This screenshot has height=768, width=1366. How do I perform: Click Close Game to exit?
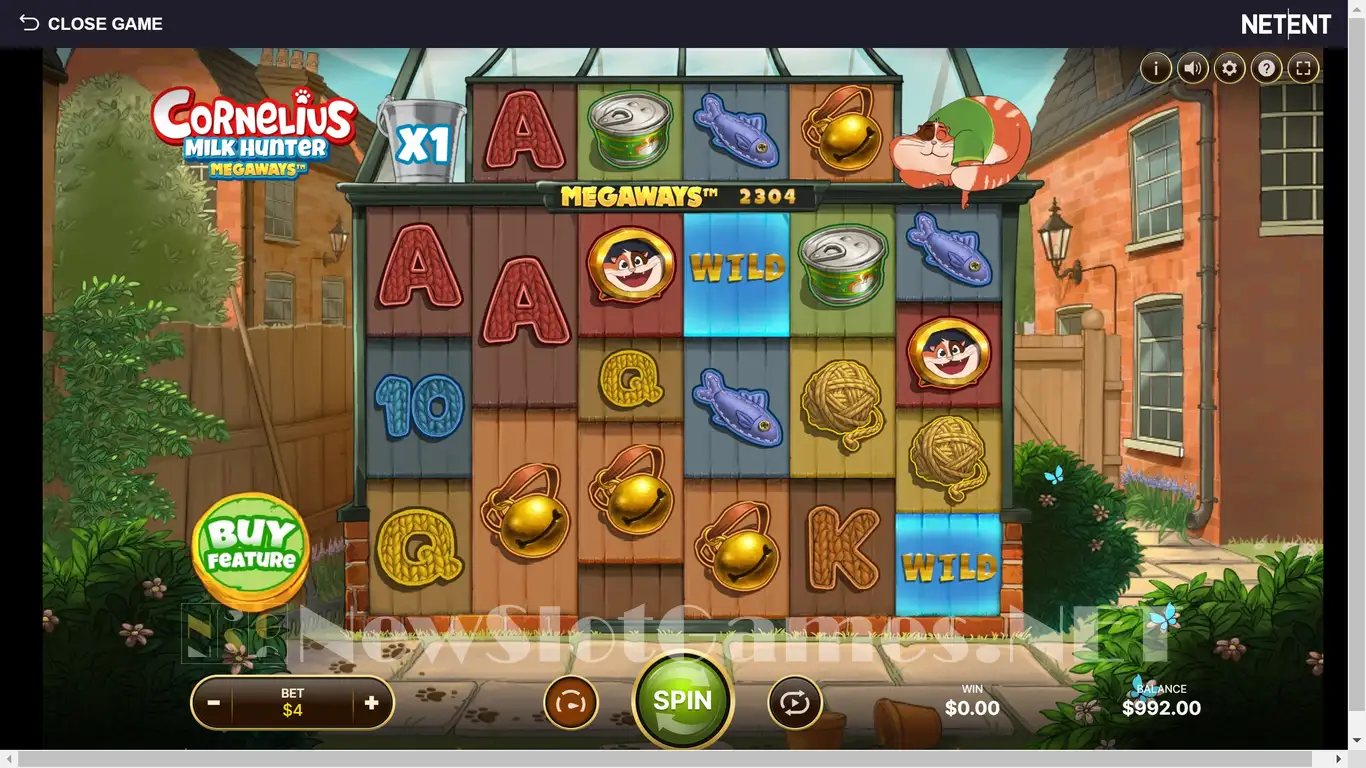click(91, 23)
